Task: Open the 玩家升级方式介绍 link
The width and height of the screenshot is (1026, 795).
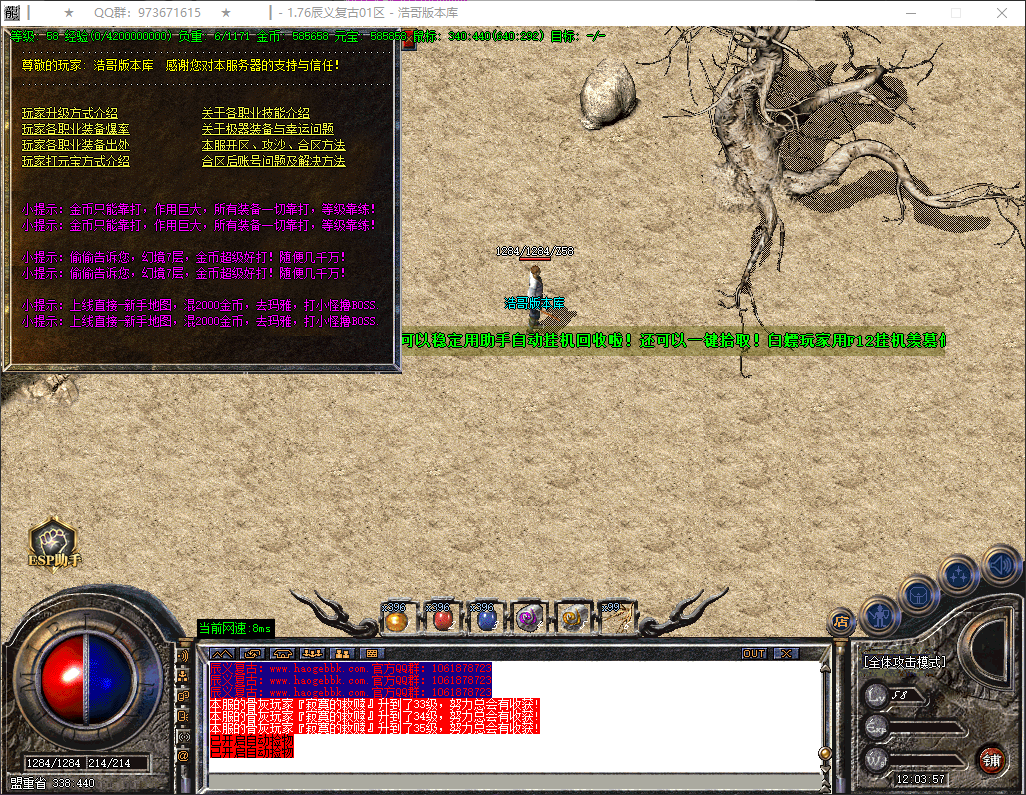Action: coord(70,113)
